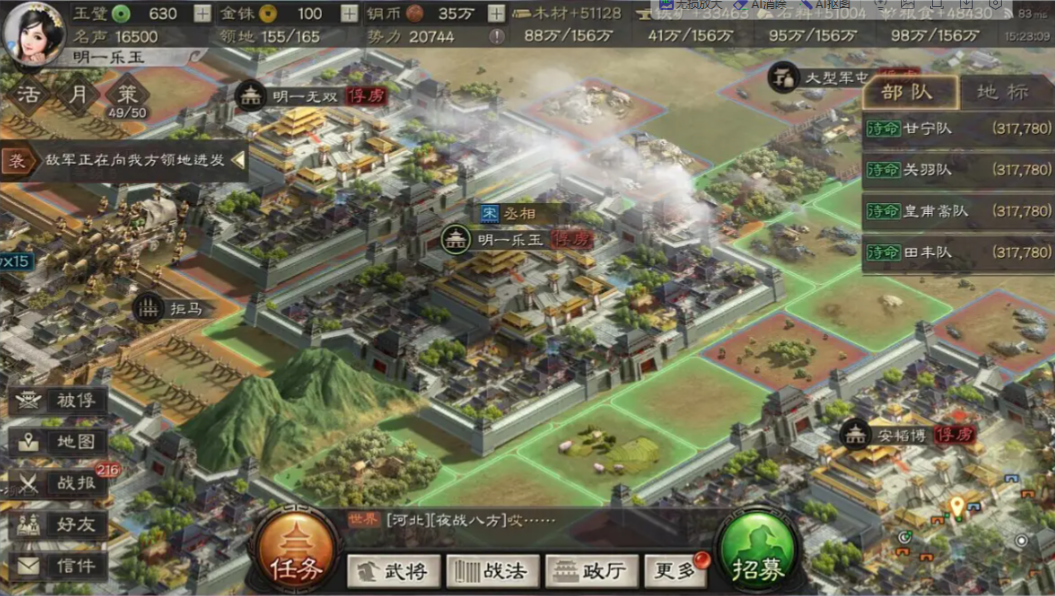Select the 部队 troops tab
The image size is (1055, 596).
[907, 92]
